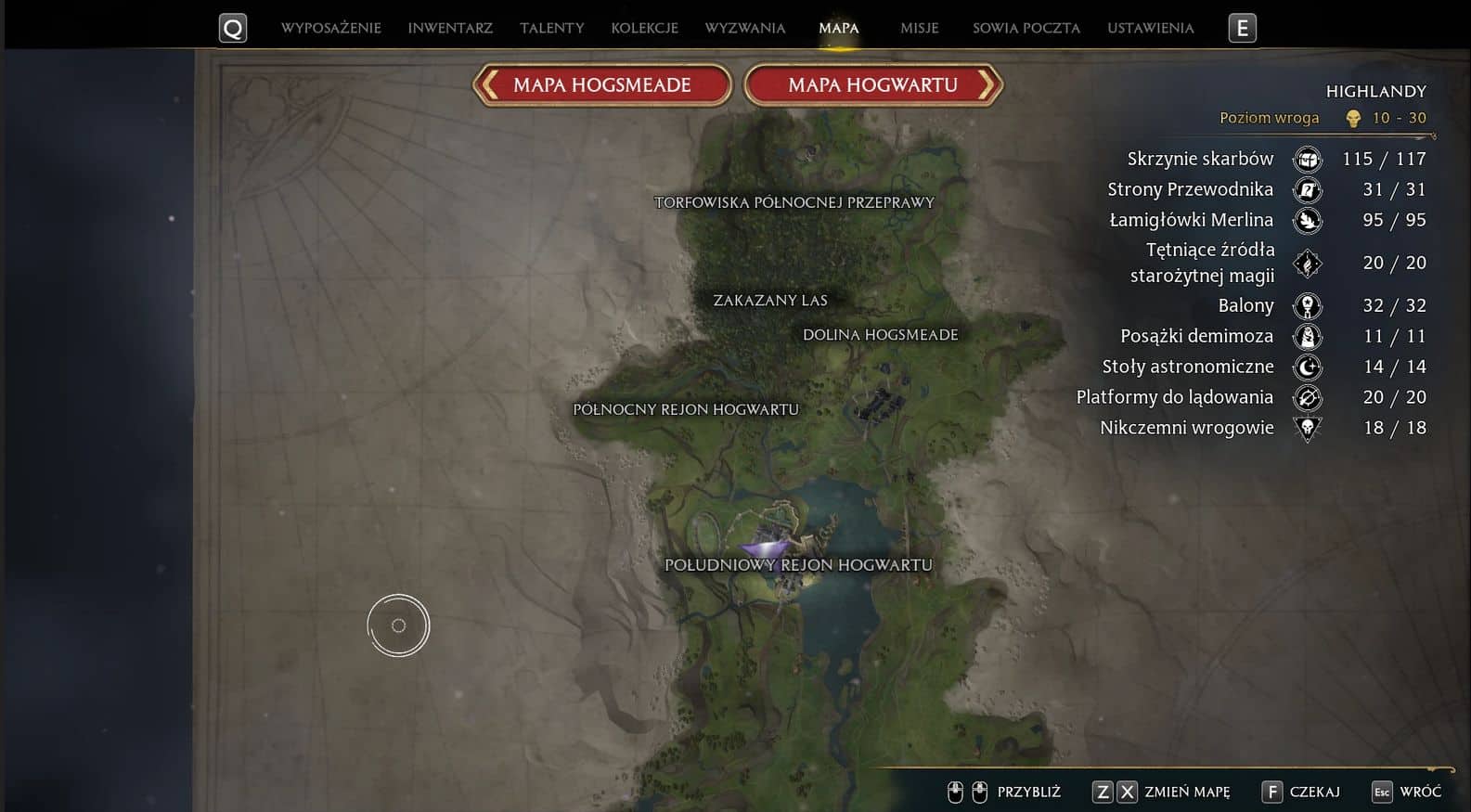Viewport: 1471px width, 812px height.
Task: Switch to Mapa Hogwartu
Action: 872,85
